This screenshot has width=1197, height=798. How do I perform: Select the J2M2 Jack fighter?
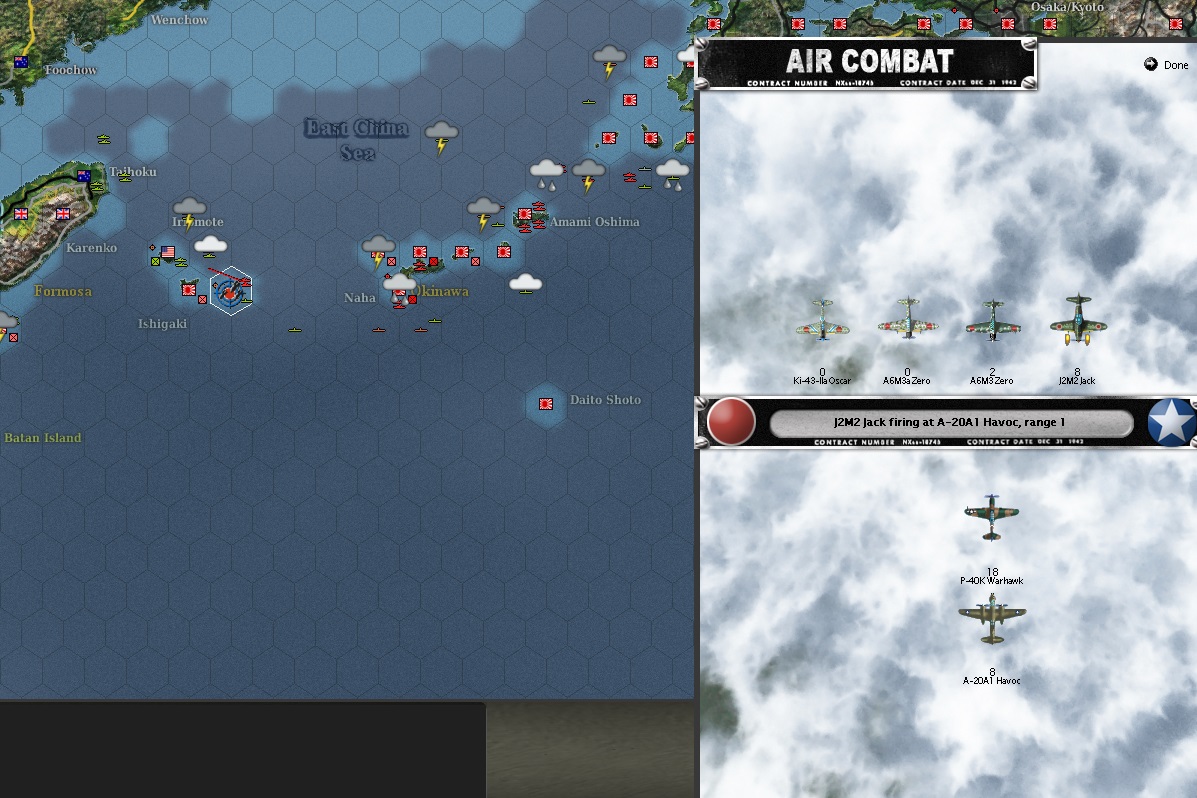pos(1077,321)
